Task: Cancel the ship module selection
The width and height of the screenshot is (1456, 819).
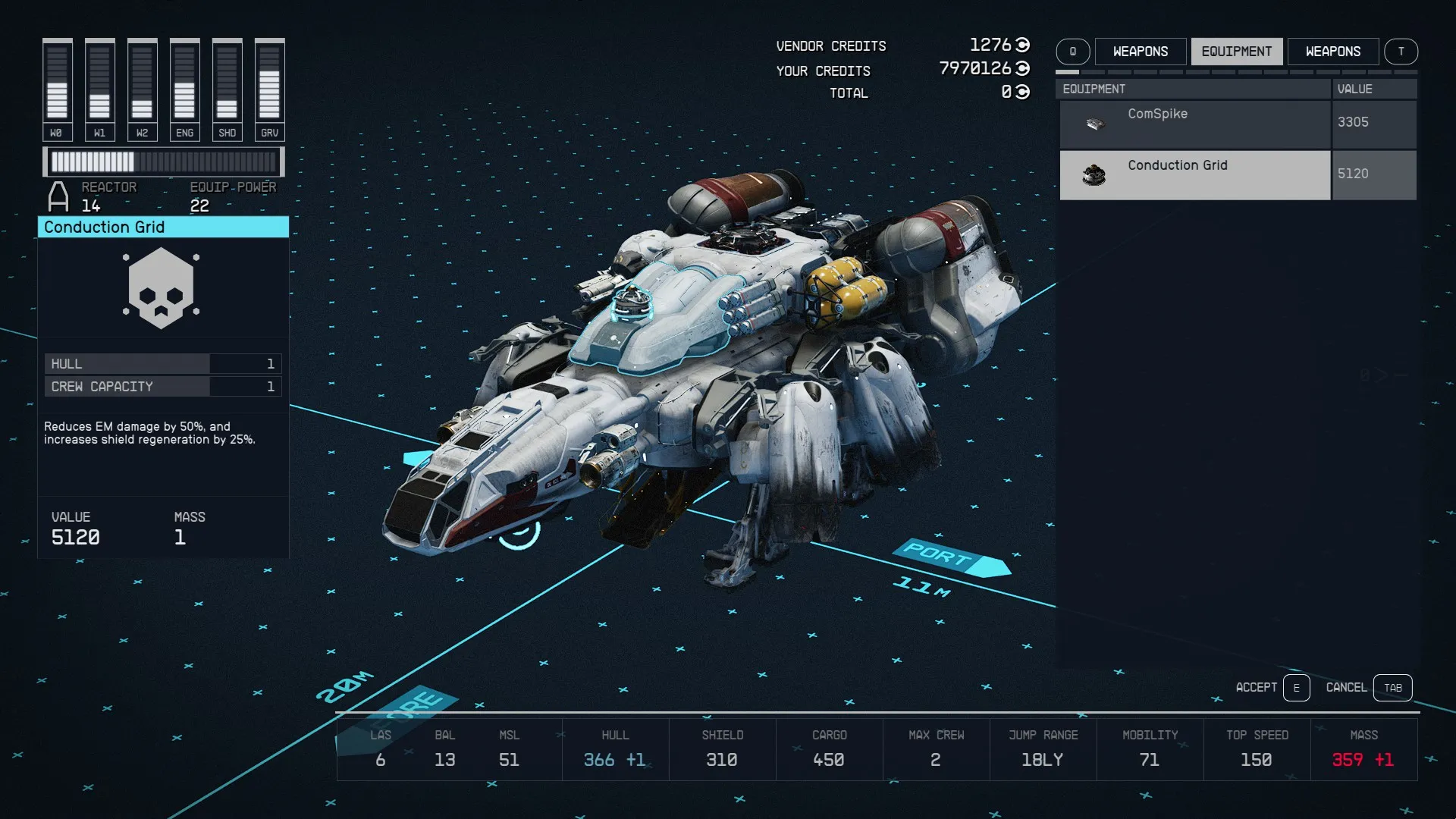Action: [x=1392, y=688]
